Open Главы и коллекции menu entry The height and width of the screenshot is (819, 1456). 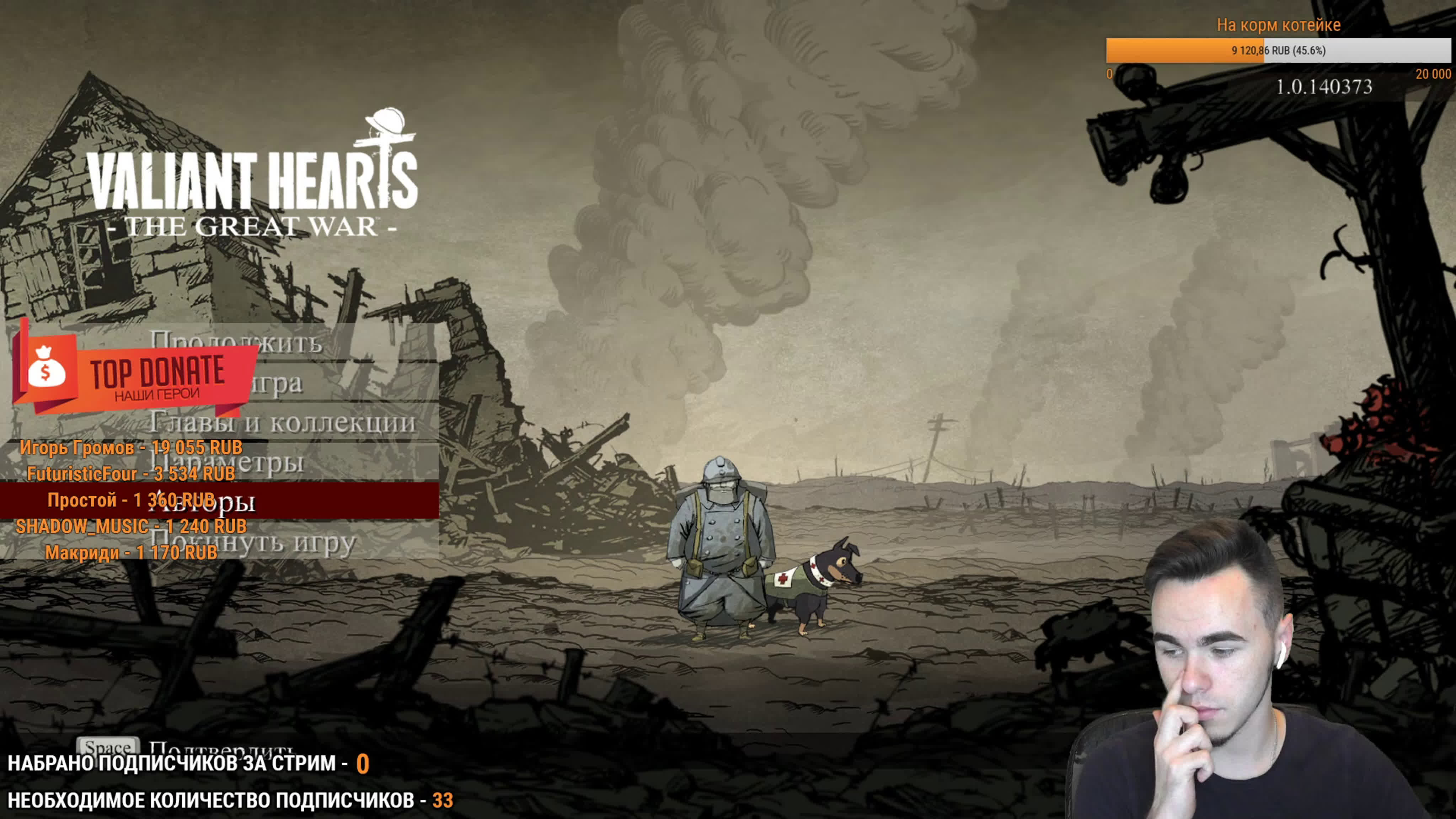click(x=283, y=423)
